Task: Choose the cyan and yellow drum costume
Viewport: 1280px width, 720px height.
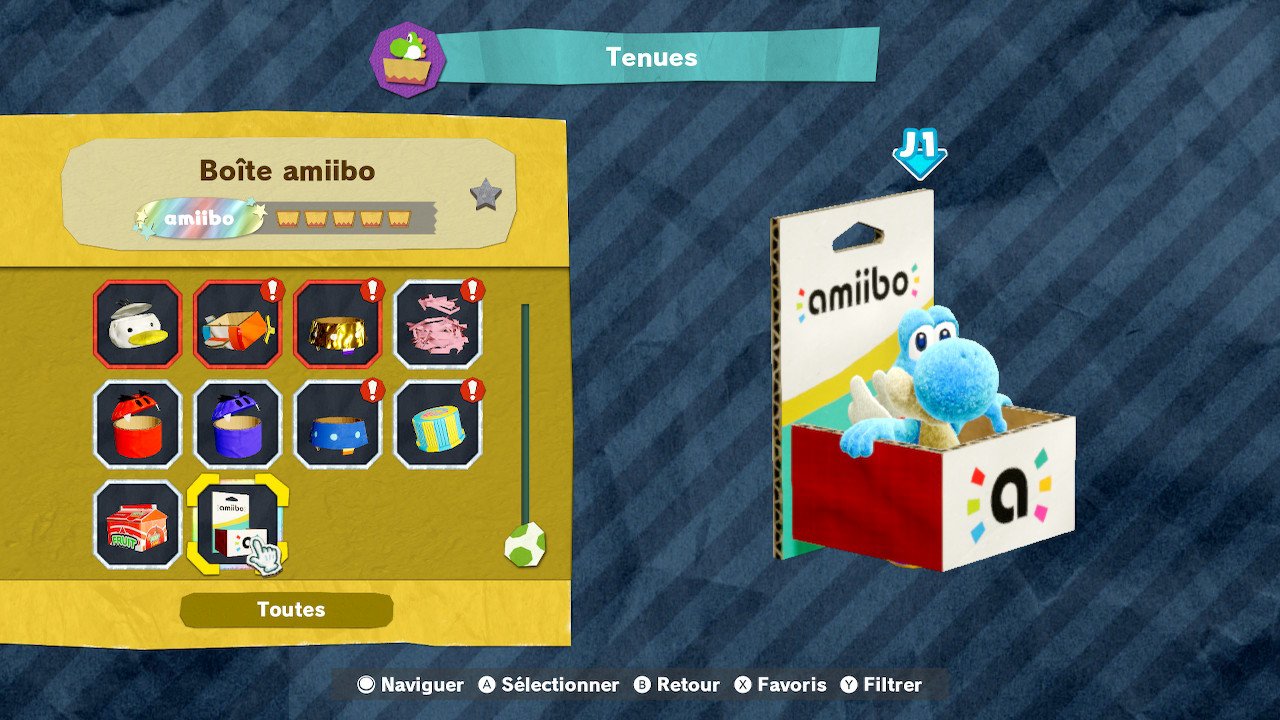Action: [x=437, y=424]
